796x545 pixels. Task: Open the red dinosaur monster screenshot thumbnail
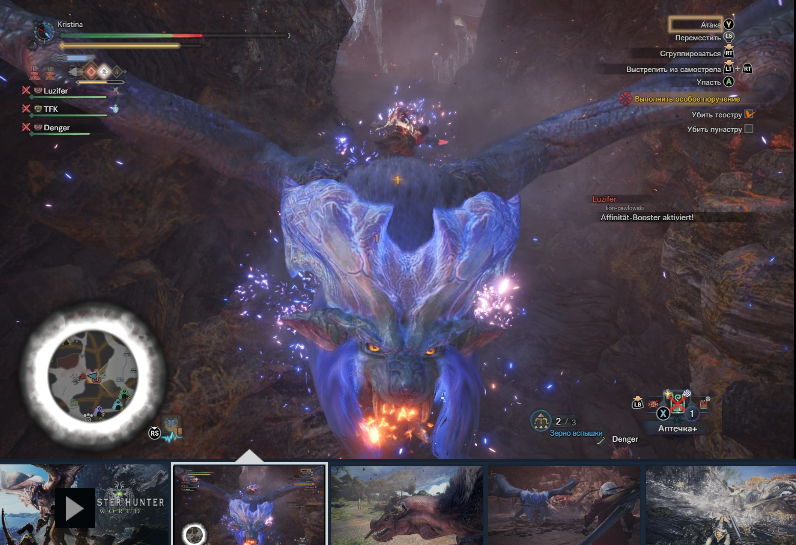pyautogui.click(x=406, y=504)
